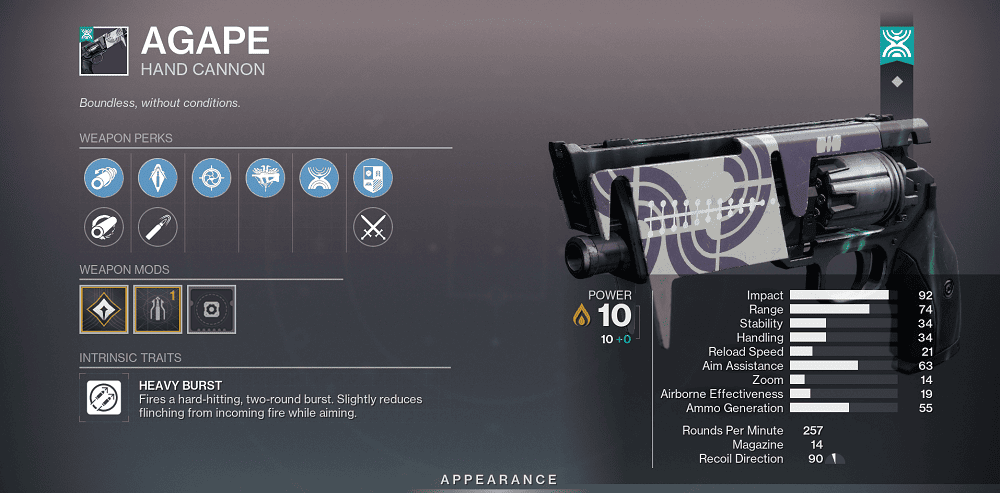Choose the crossed swords perk

(373, 227)
